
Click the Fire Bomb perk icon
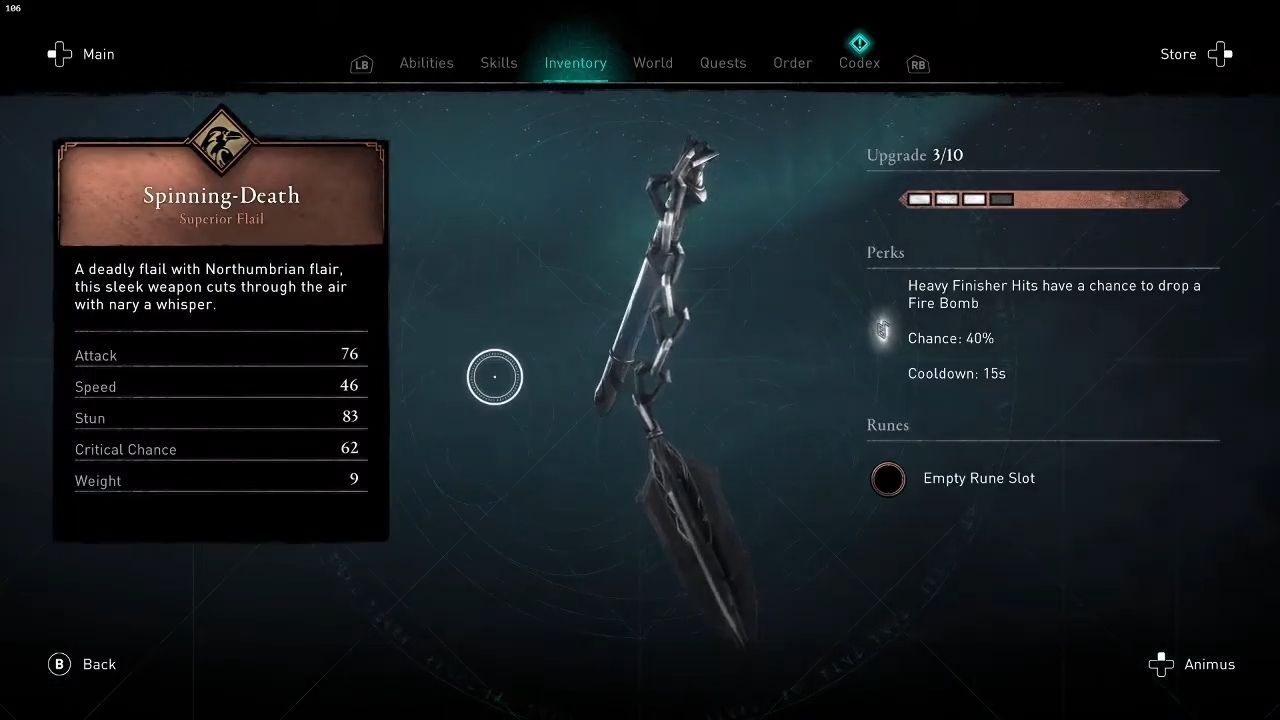point(882,330)
